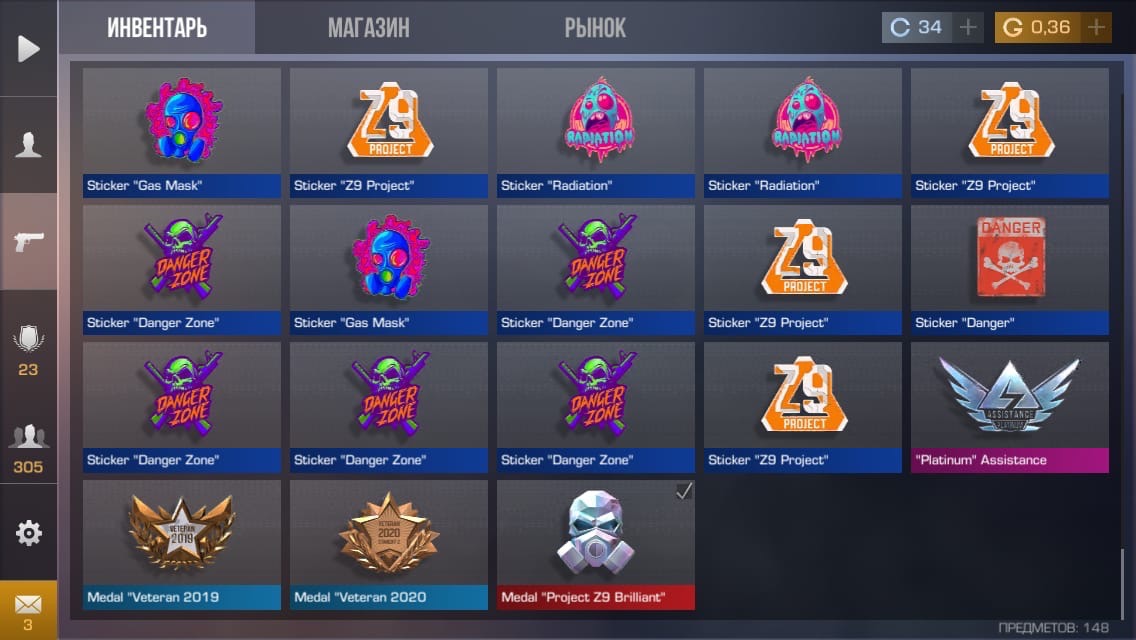
Task: Select the Medal "Project Z9 Brilliant" item
Action: [x=595, y=542]
